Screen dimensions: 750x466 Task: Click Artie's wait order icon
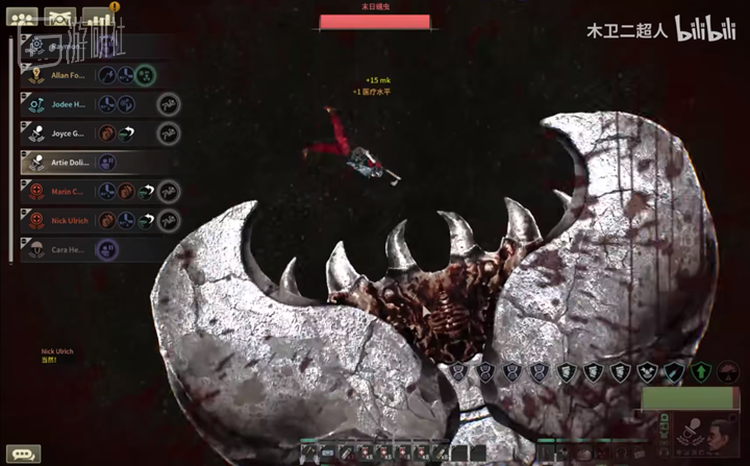coord(107,162)
